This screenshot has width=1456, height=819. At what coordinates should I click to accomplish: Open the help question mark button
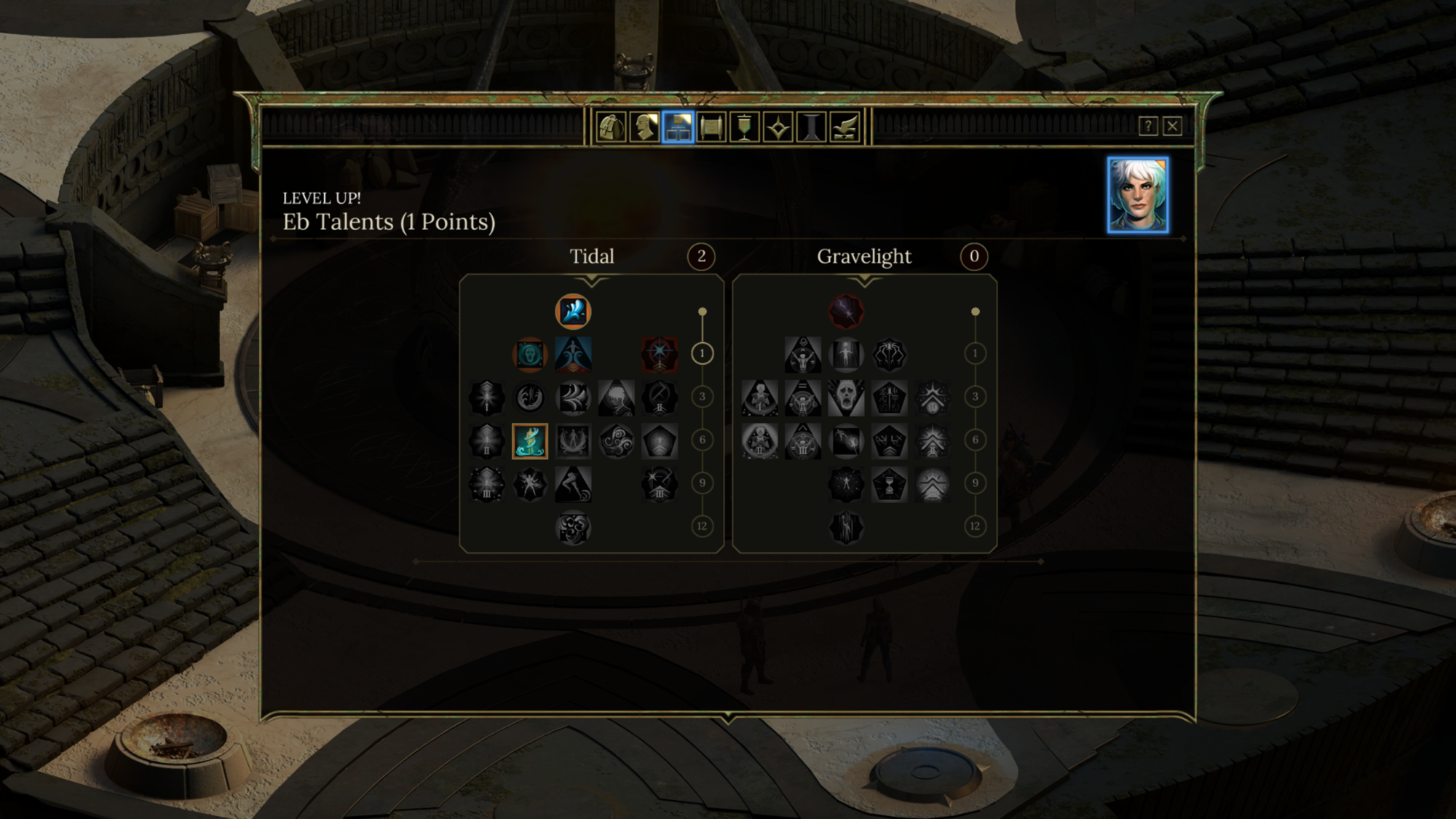(1148, 126)
